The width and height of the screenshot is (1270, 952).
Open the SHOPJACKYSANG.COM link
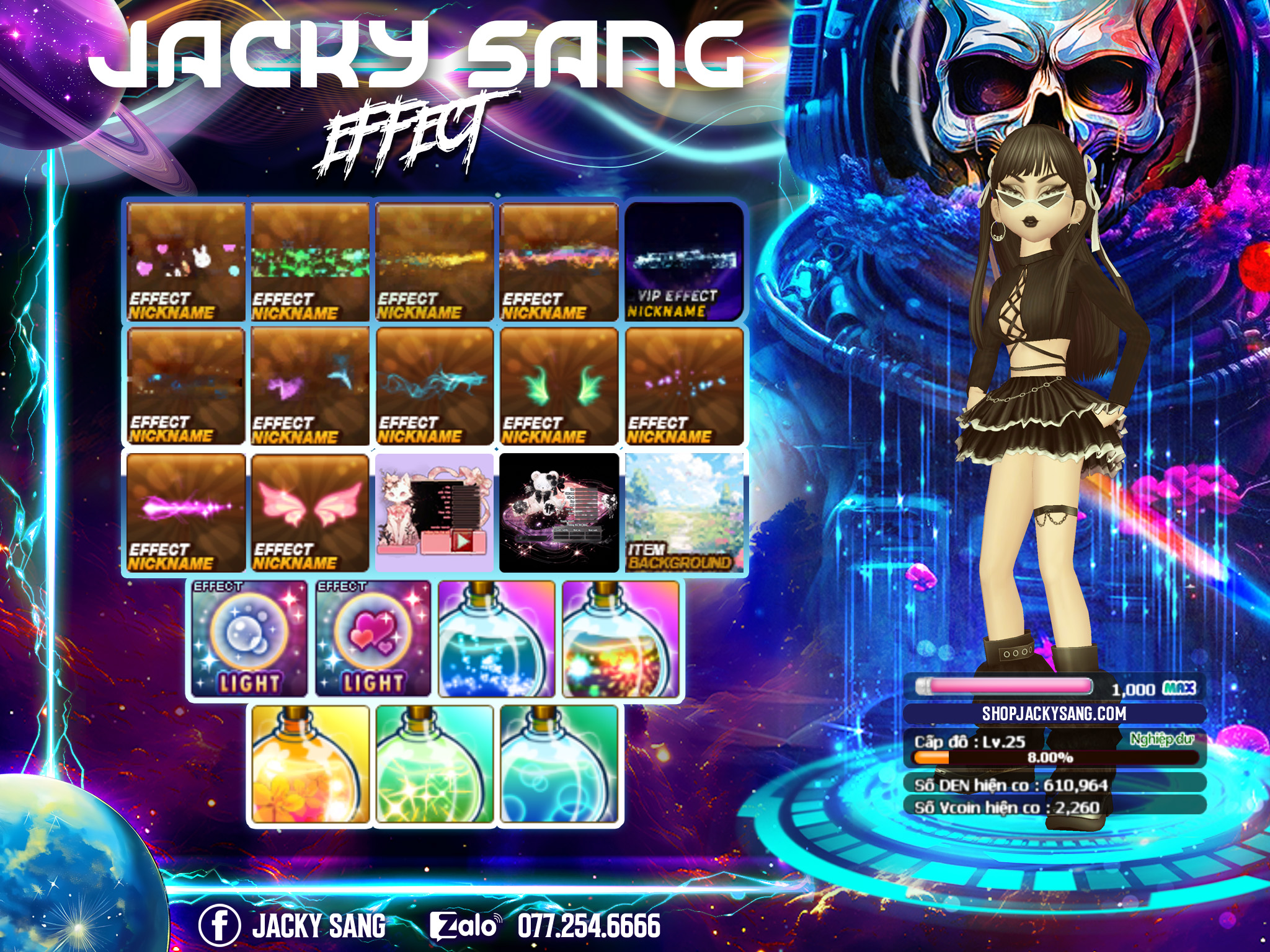[1054, 713]
